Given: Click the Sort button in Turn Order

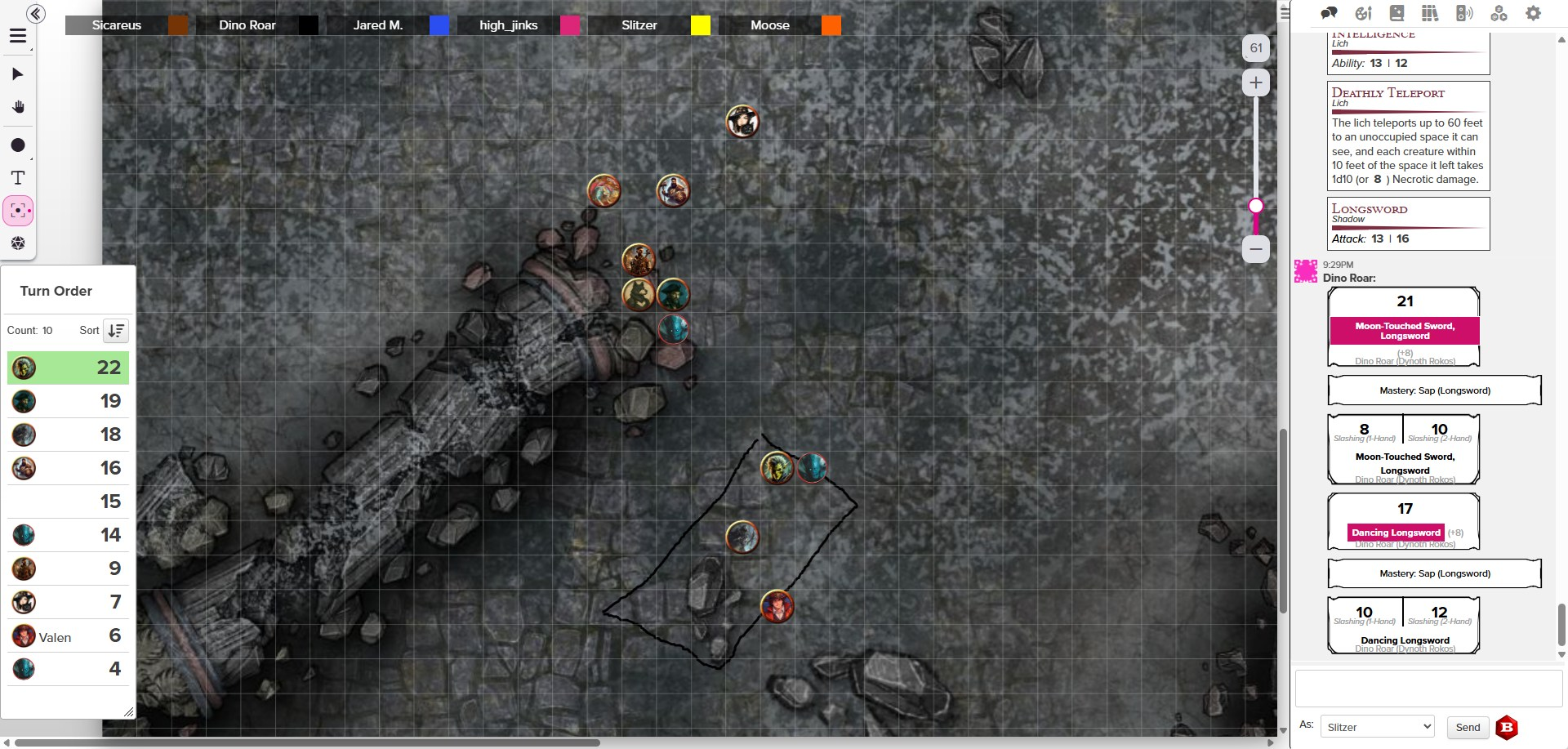Looking at the screenshot, I should (x=116, y=331).
